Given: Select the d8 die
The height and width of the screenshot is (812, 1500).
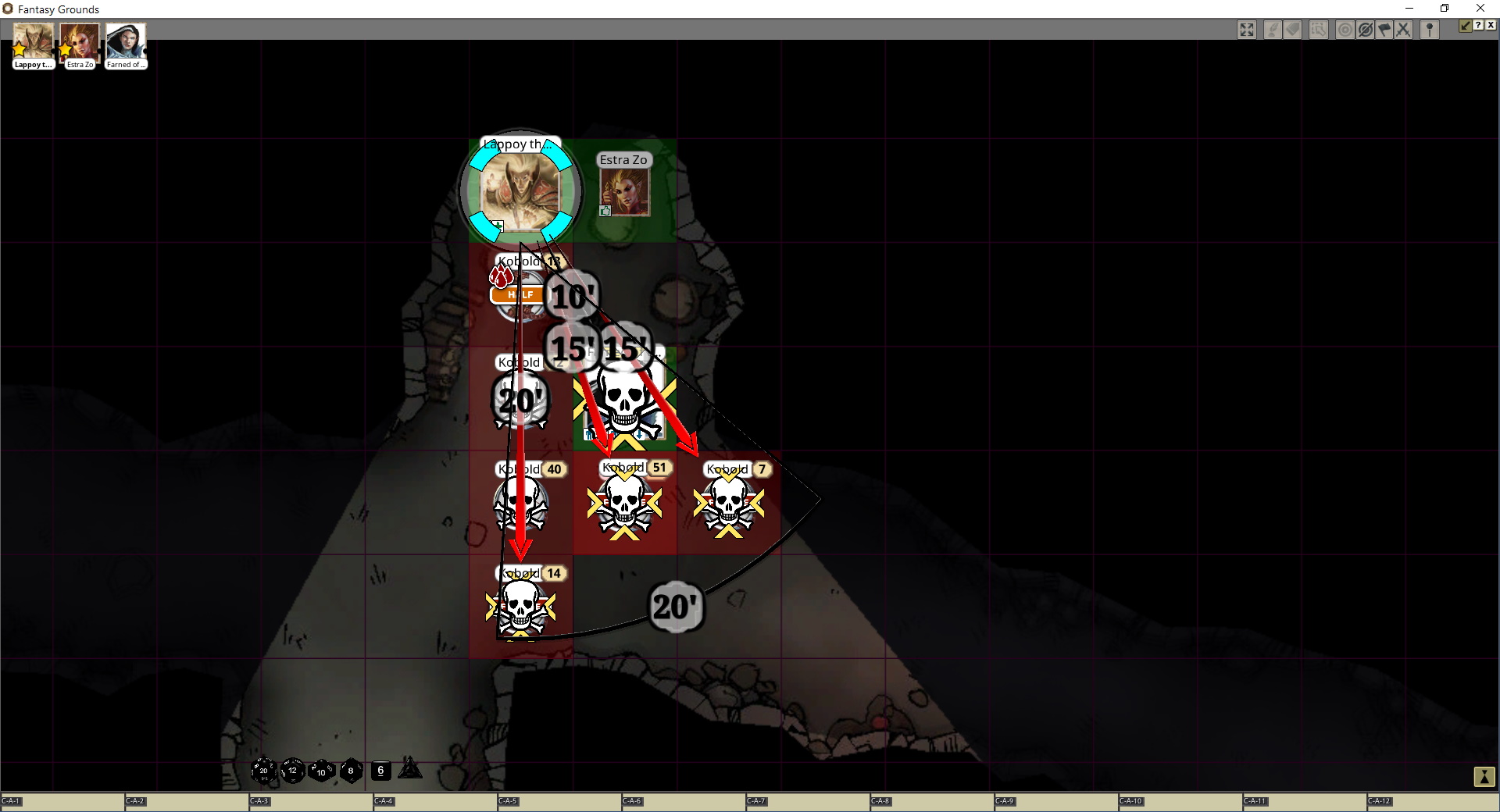Looking at the screenshot, I should (351, 771).
